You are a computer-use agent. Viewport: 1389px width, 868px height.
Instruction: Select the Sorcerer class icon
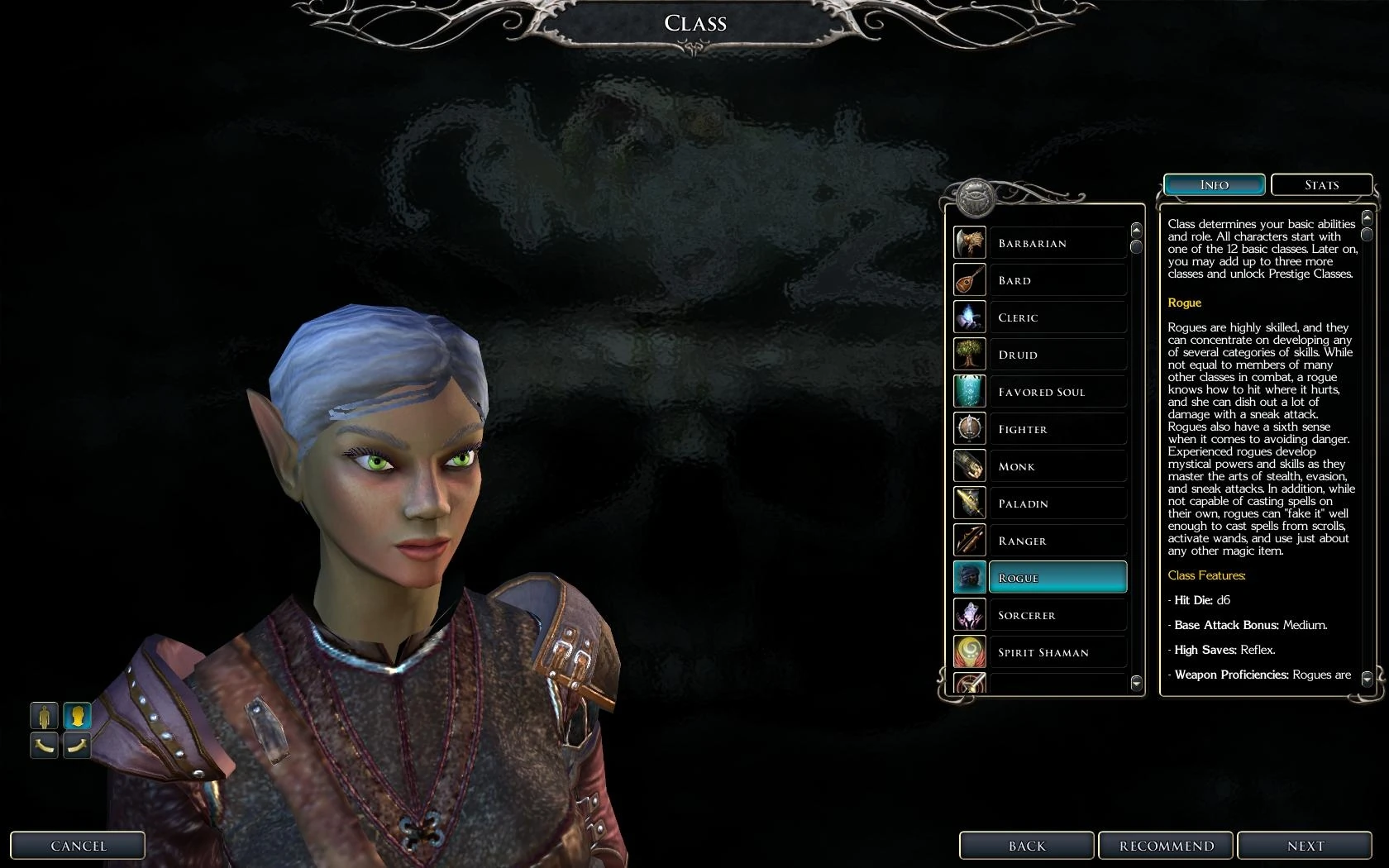coord(969,614)
